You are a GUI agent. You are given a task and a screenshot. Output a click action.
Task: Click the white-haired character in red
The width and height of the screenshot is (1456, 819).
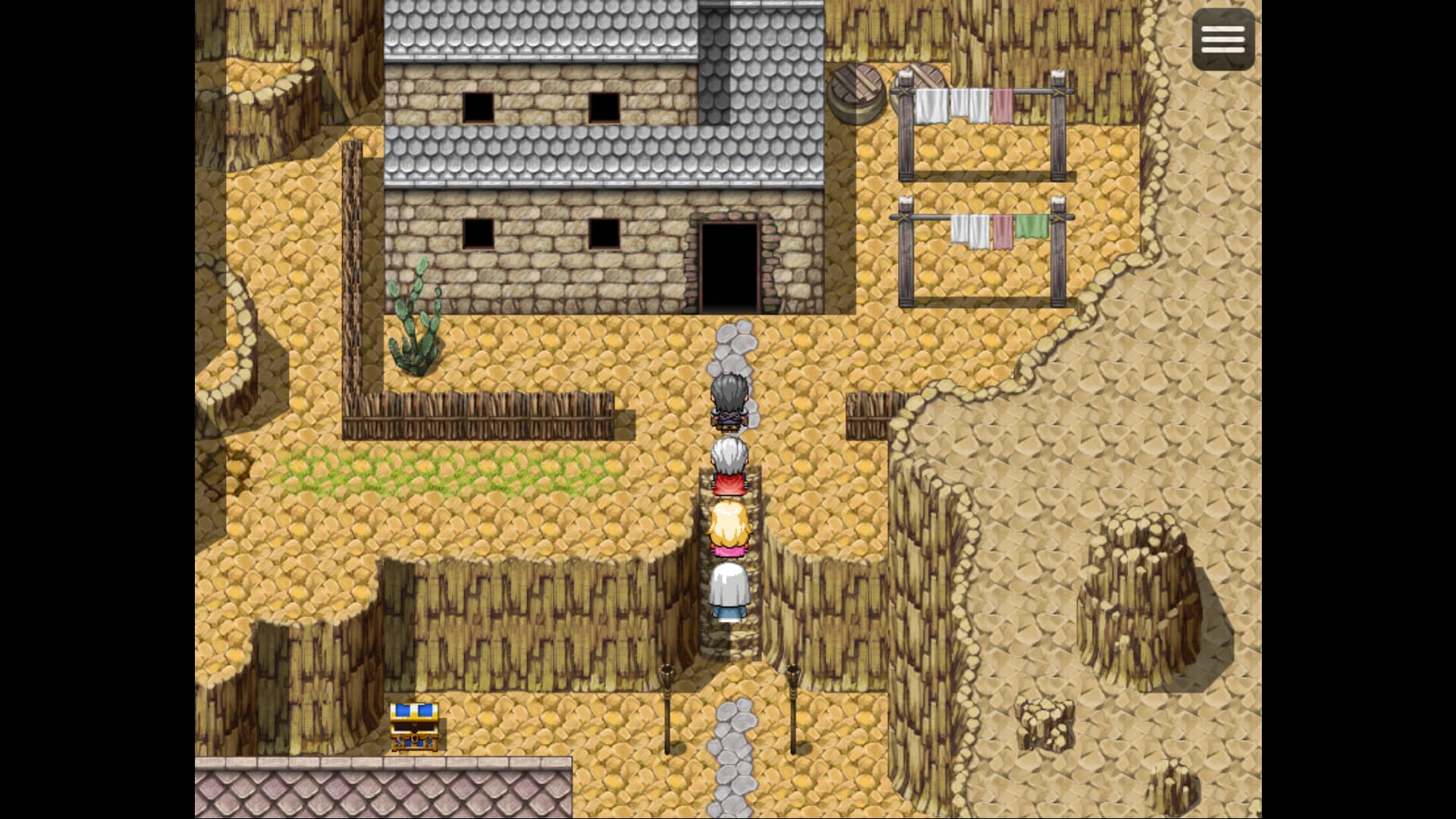pyautogui.click(x=730, y=464)
